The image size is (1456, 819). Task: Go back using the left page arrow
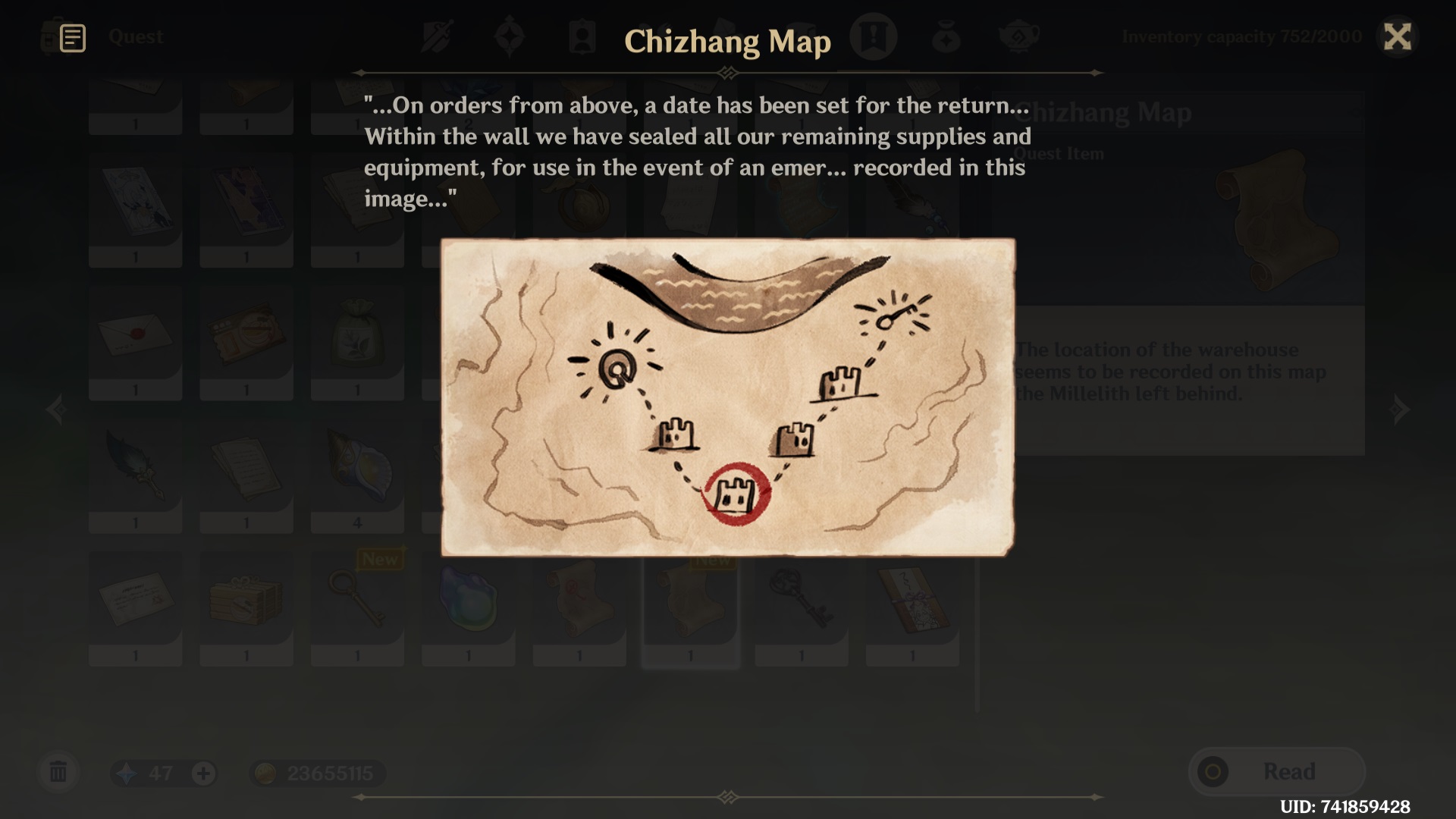[x=58, y=409]
